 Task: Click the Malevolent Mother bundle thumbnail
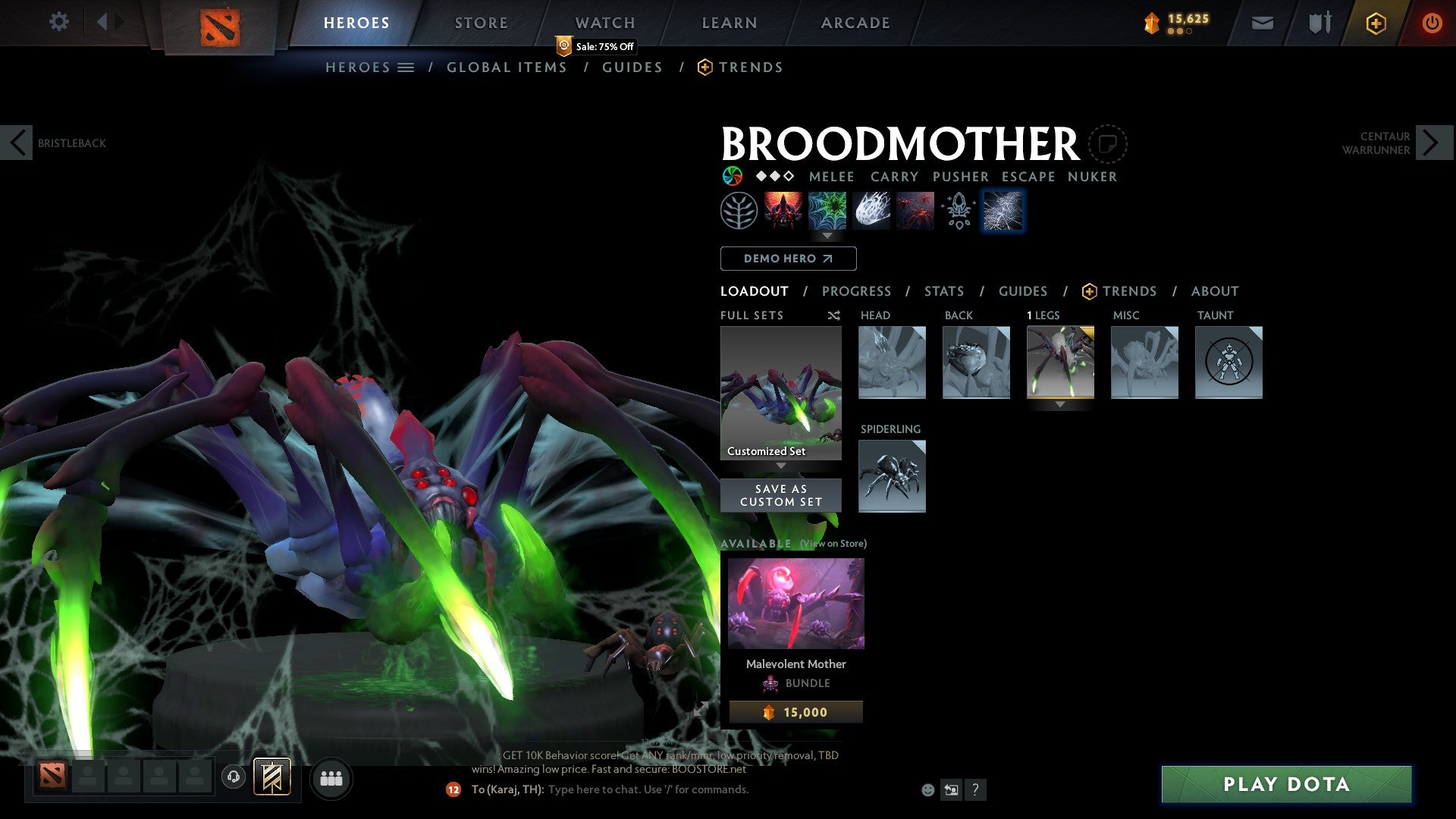pos(795,602)
